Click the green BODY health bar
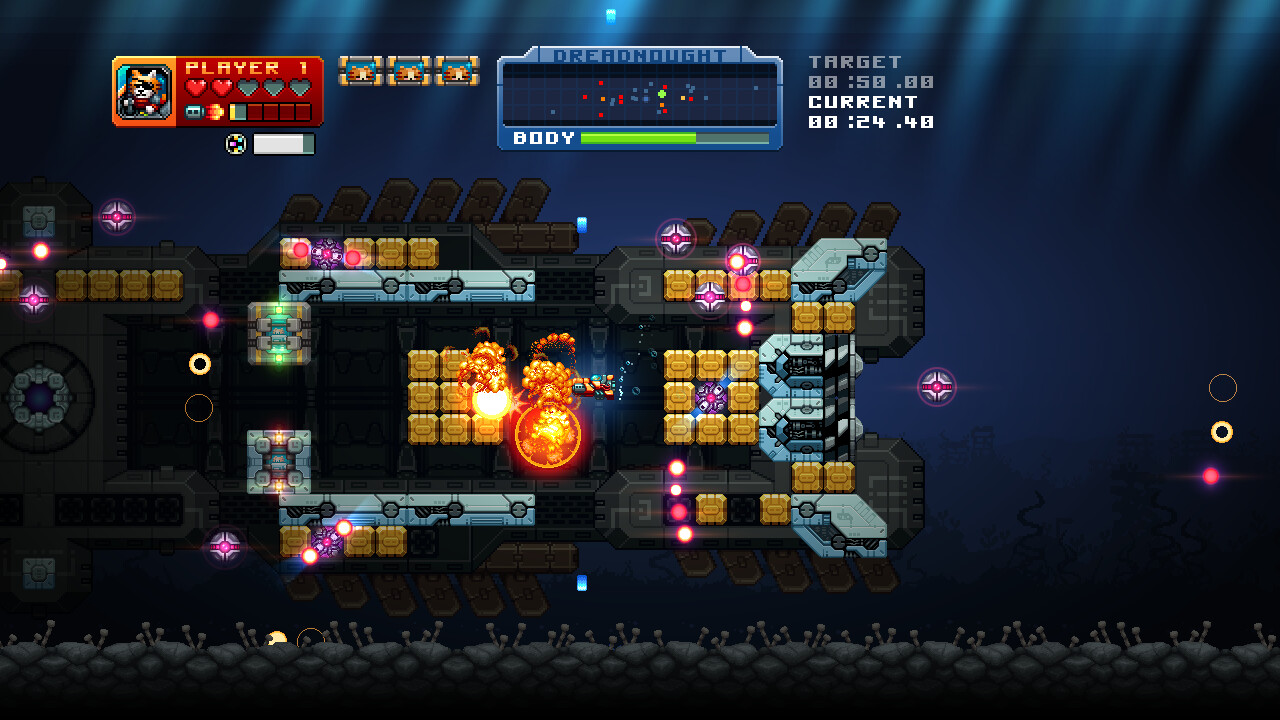Image resolution: width=1280 pixels, height=720 pixels. 640,137
